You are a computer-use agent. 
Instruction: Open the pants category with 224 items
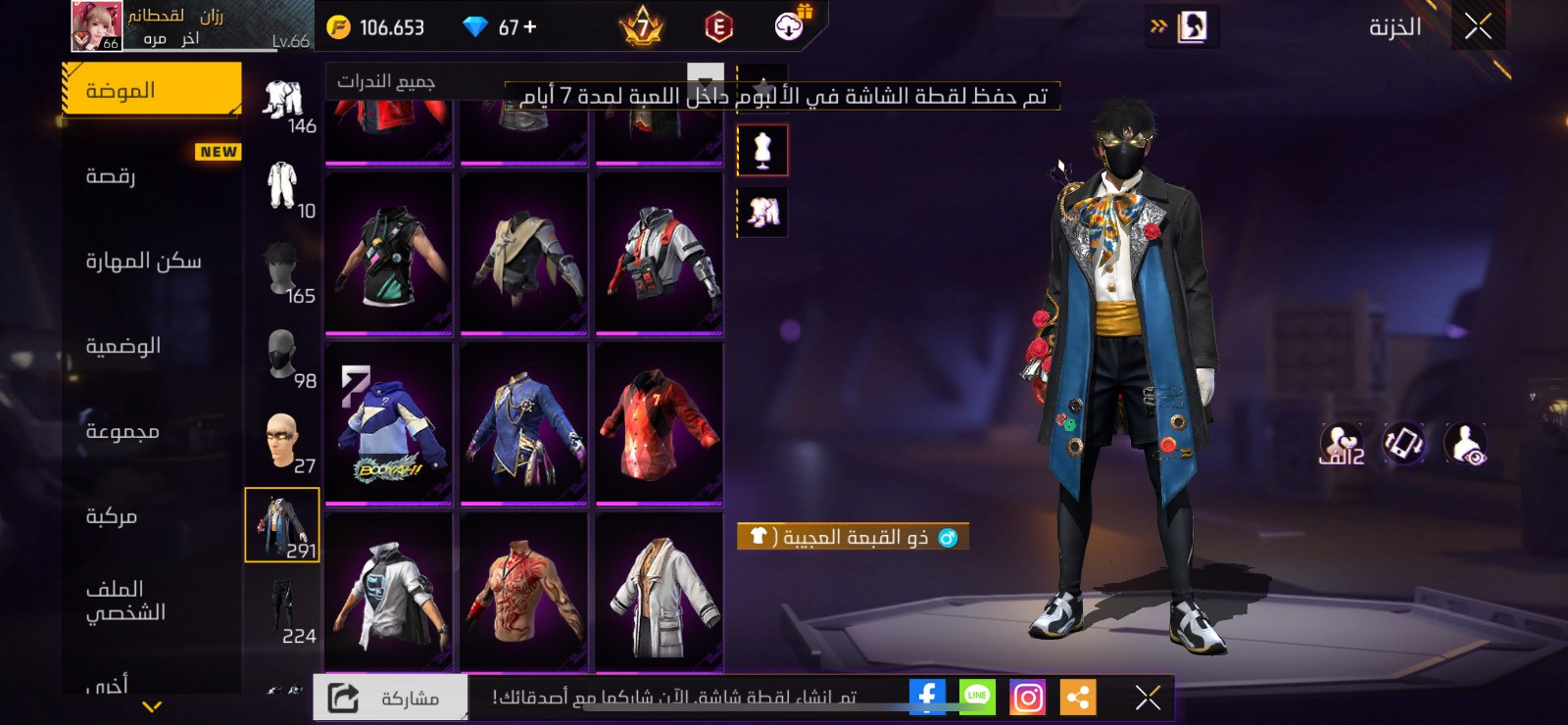click(x=282, y=610)
